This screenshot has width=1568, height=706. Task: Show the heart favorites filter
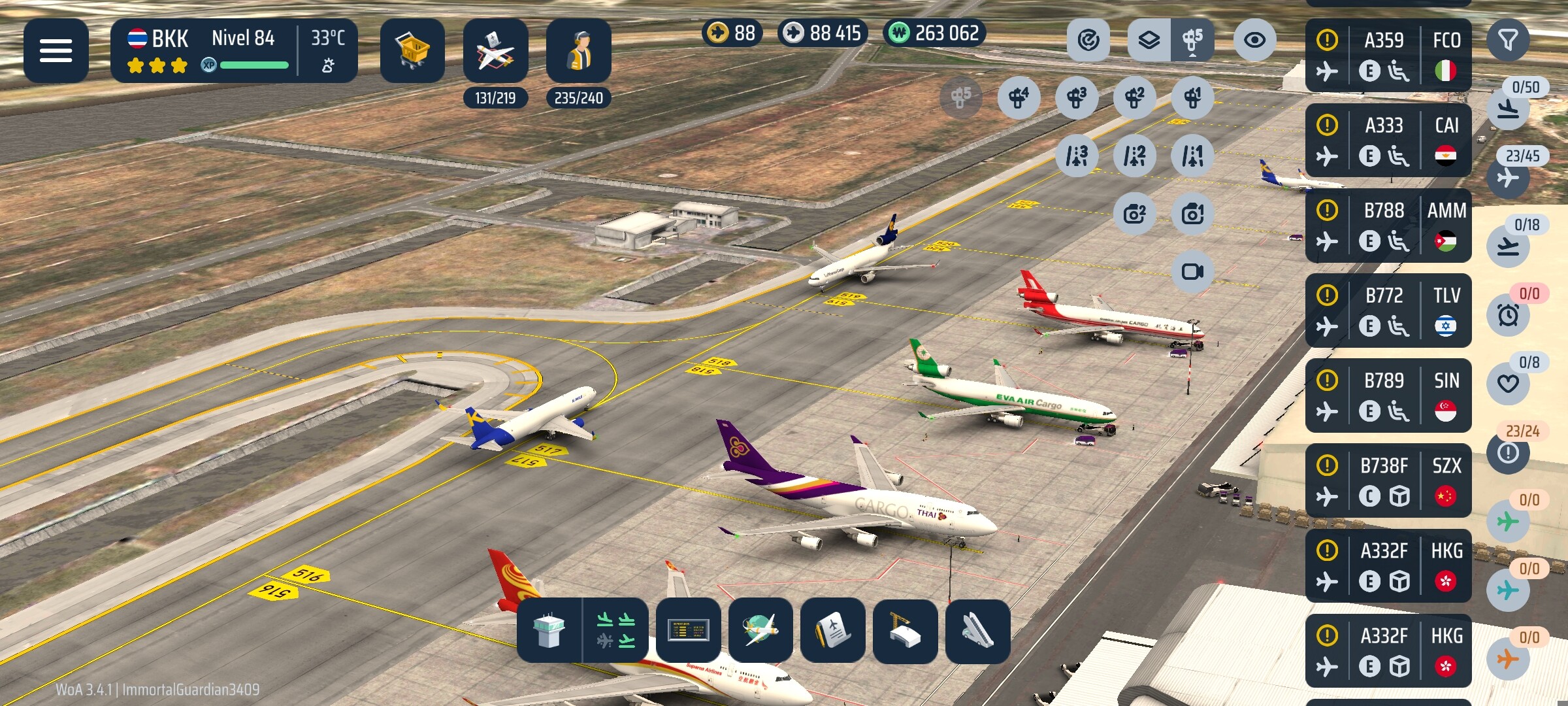1508,384
